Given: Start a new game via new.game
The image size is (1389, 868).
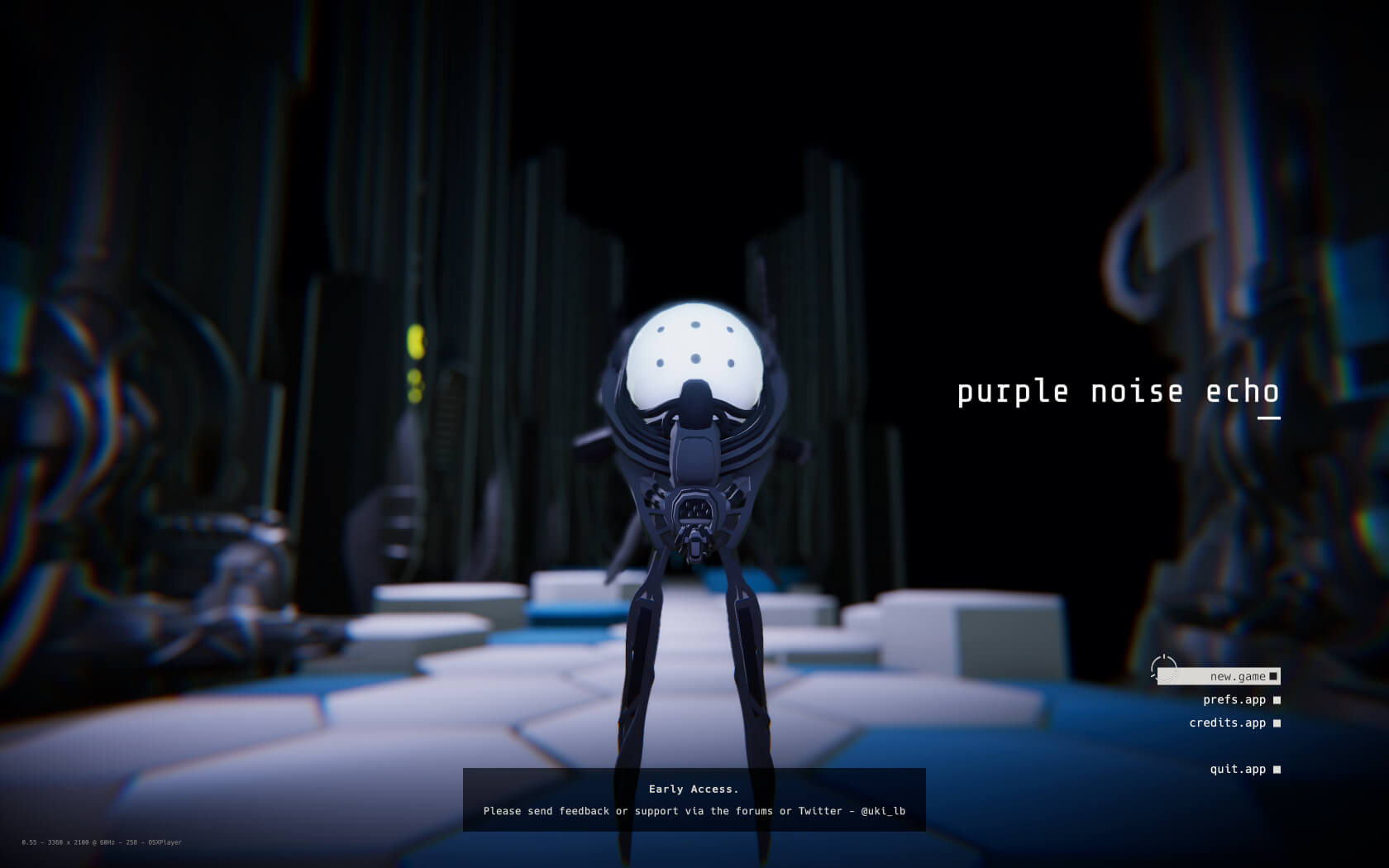Looking at the screenshot, I should coord(1237,677).
